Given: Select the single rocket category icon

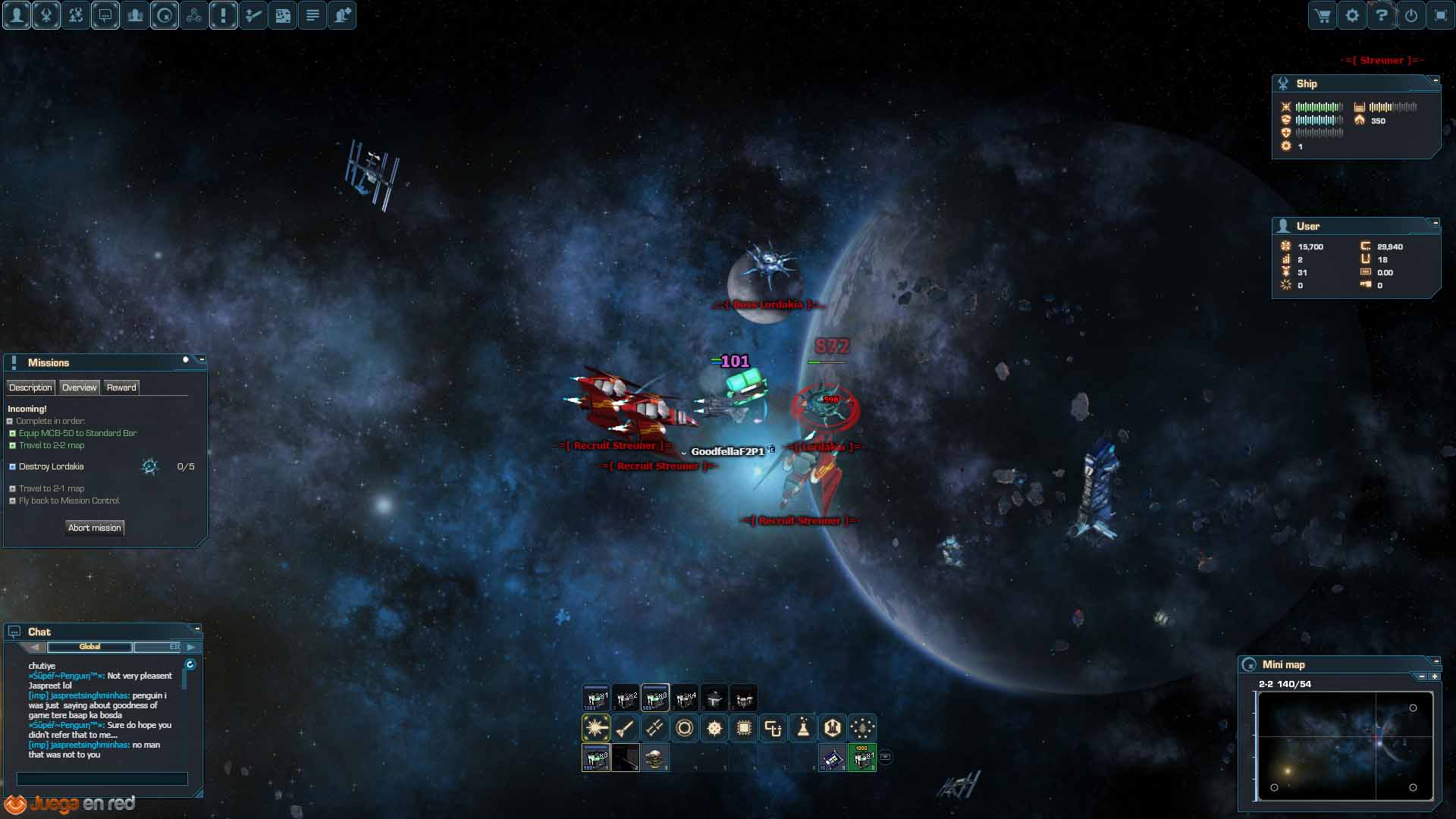Looking at the screenshot, I should point(626,728).
